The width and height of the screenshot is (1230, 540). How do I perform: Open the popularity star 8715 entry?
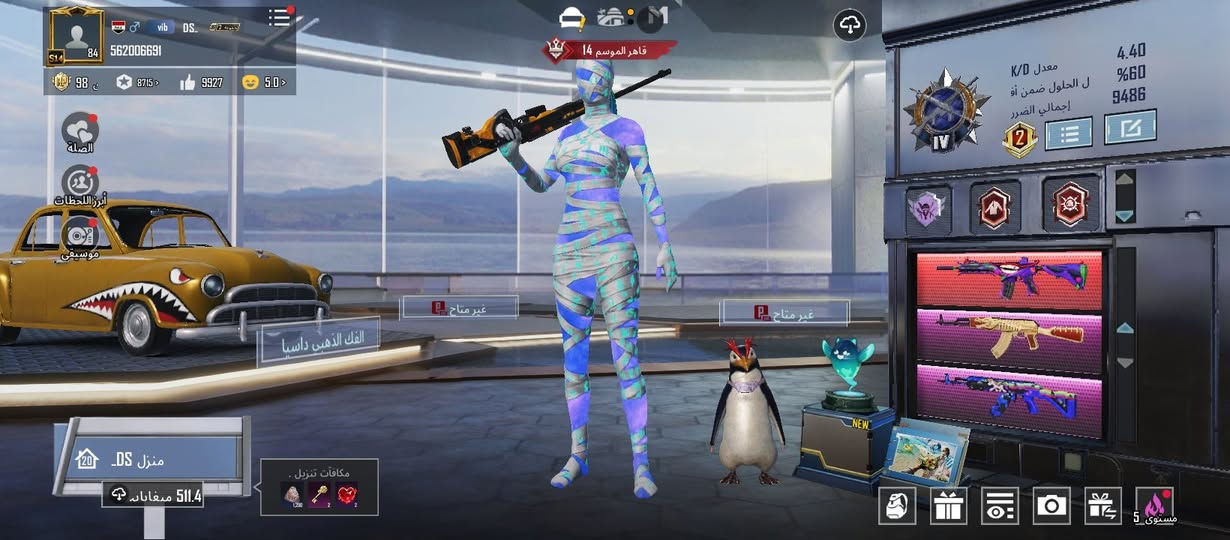point(137,82)
